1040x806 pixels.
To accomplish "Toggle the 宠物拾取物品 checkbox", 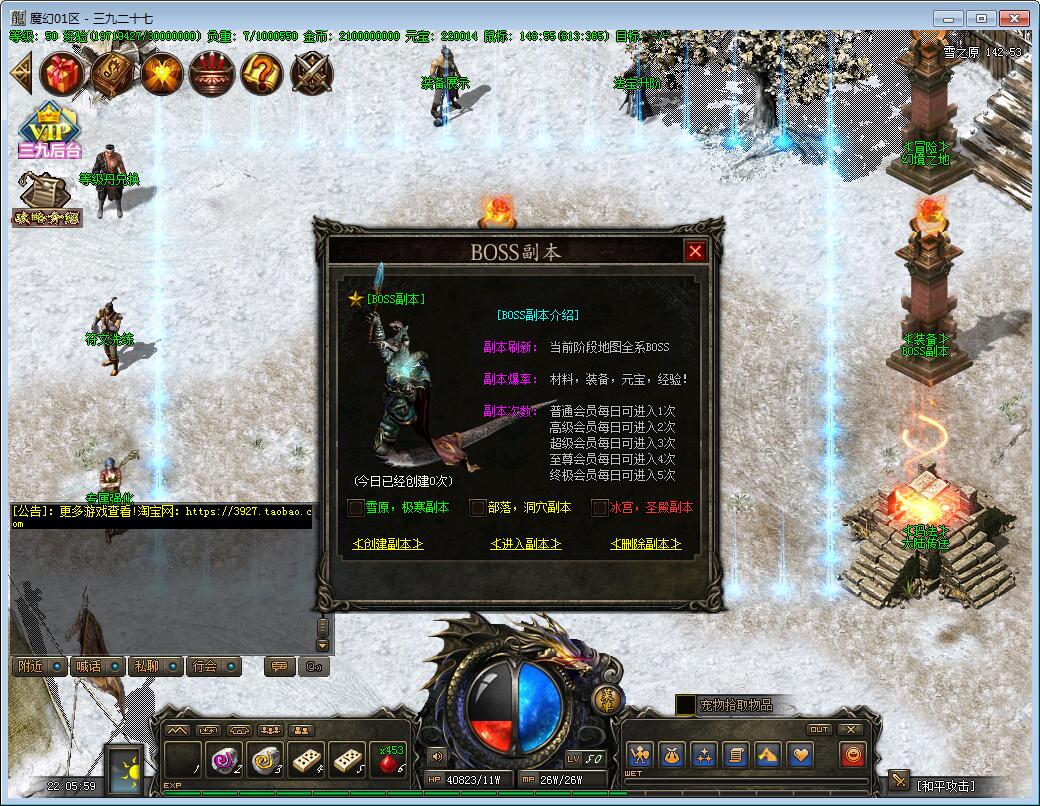I will click(x=686, y=705).
